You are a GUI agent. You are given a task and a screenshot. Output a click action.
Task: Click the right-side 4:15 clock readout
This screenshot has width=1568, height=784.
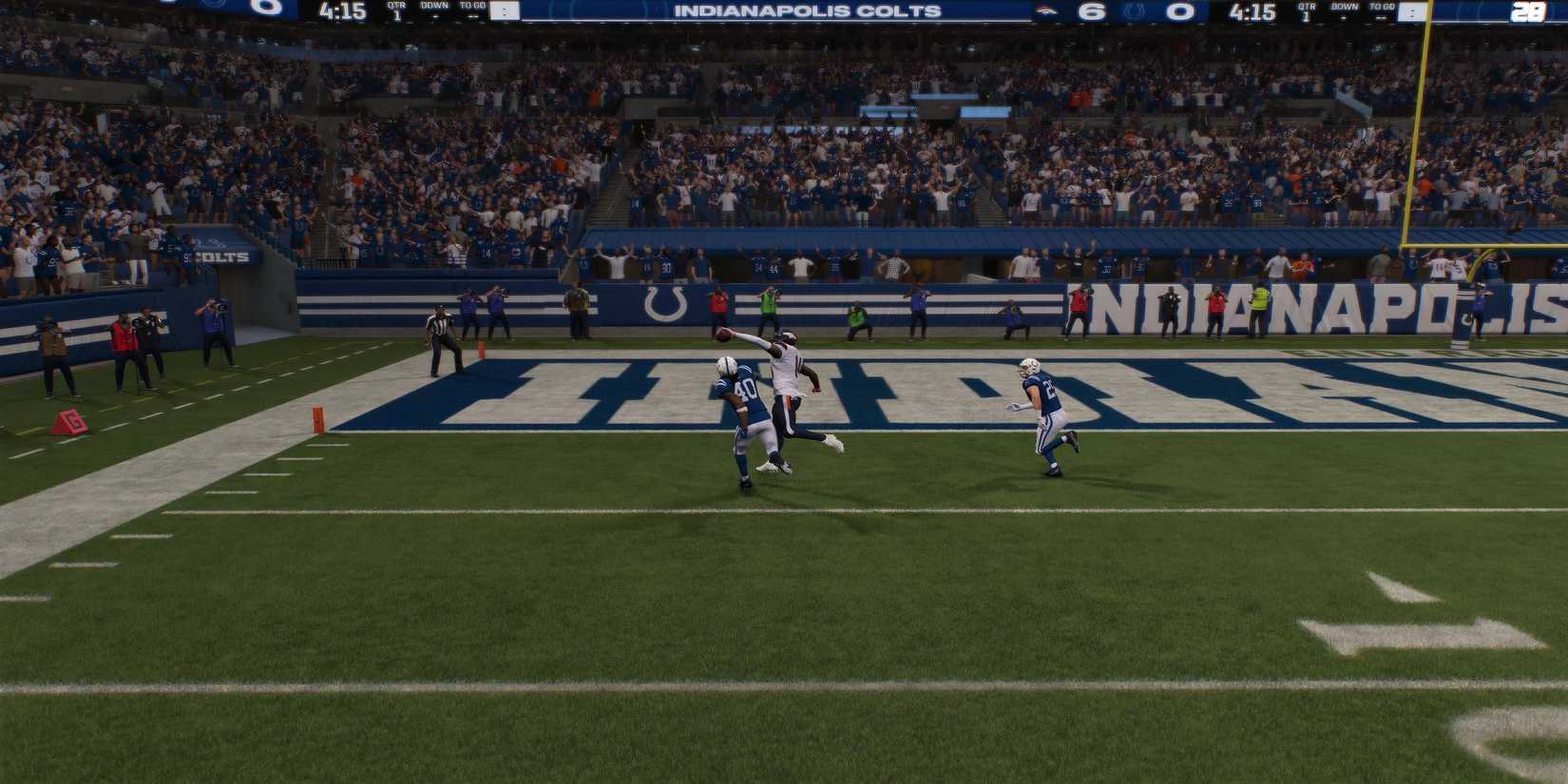(x=1251, y=13)
